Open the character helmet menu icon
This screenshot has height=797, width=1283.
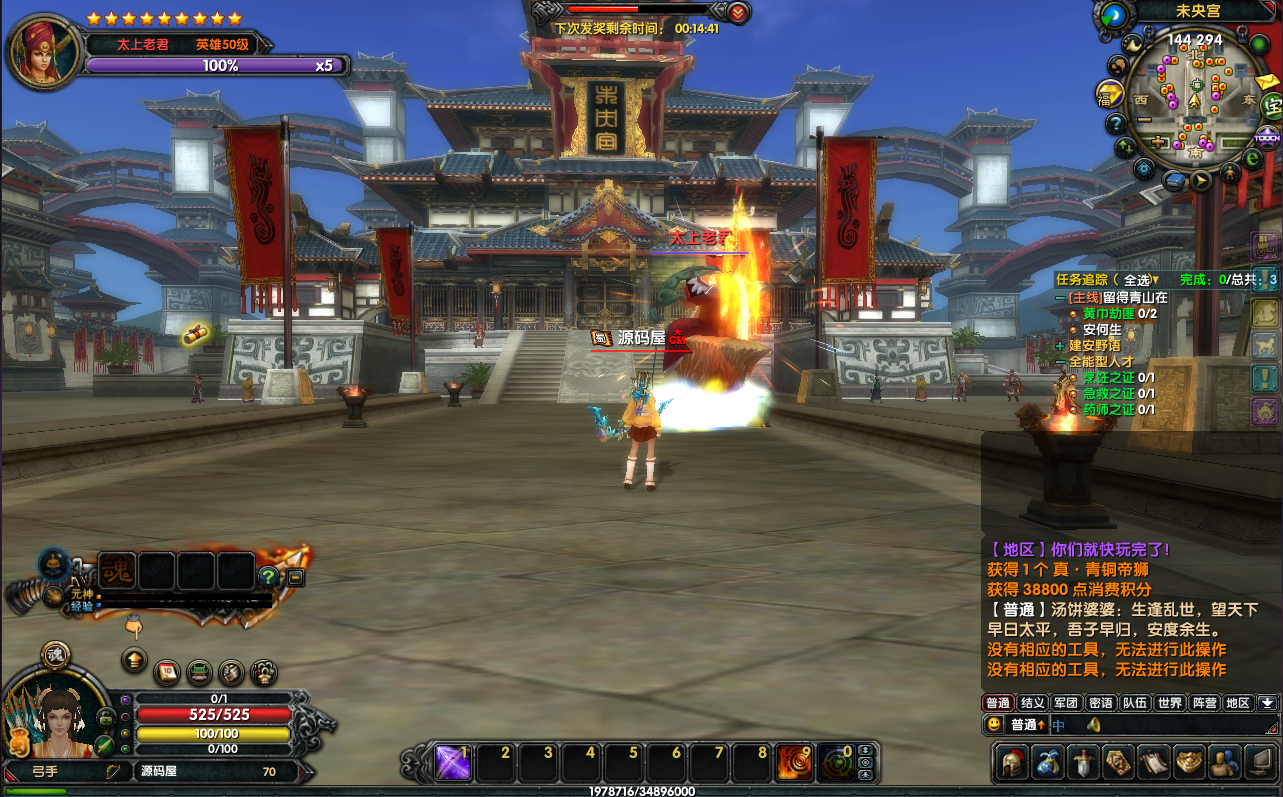(1013, 762)
